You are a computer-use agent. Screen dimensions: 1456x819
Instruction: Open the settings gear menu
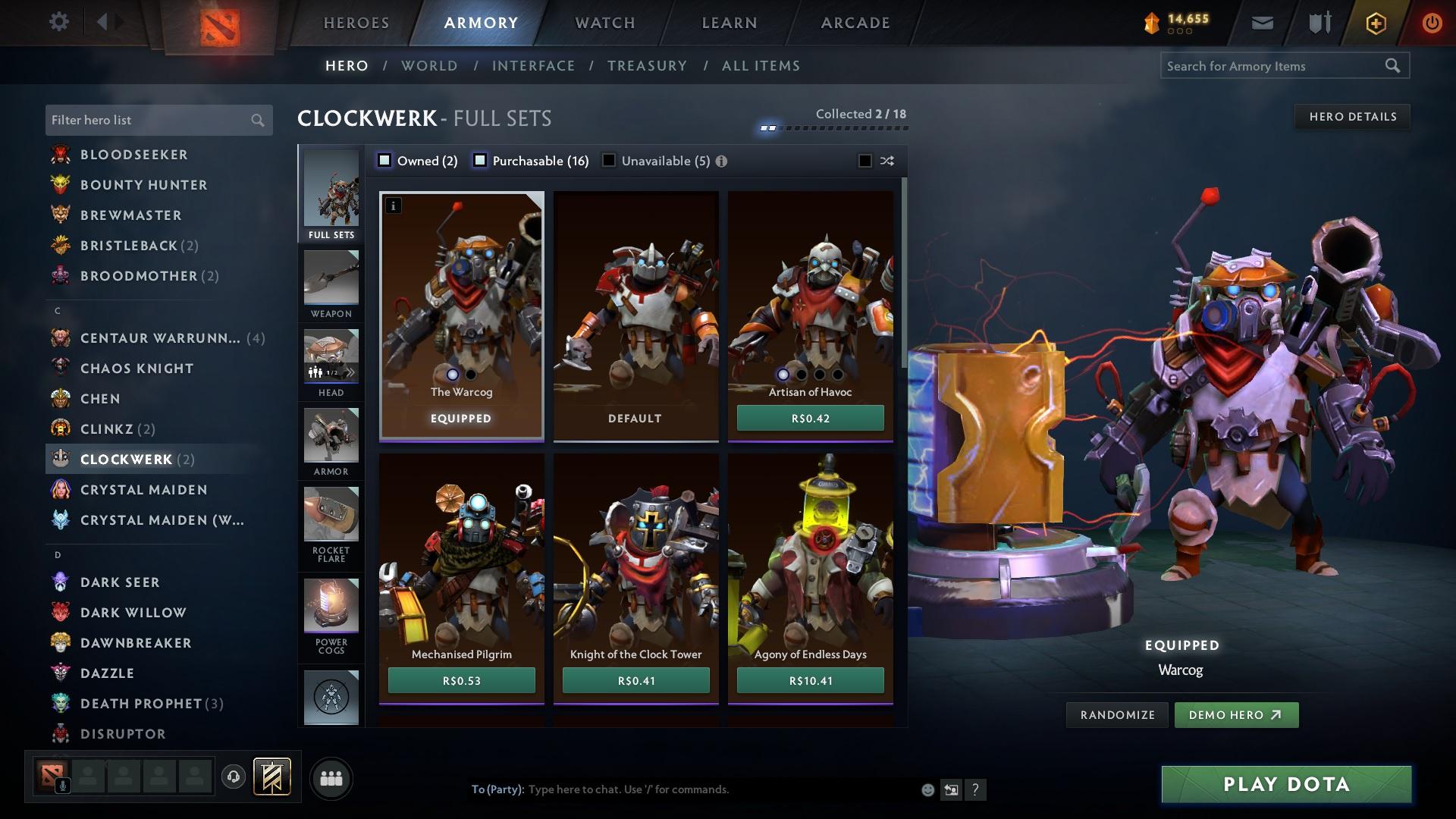[x=58, y=22]
